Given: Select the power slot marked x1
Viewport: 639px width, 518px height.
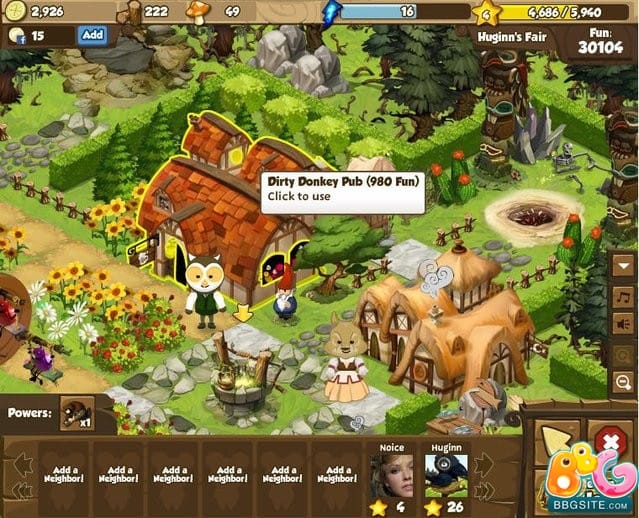Looking at the screenshot, I should 77,412.
